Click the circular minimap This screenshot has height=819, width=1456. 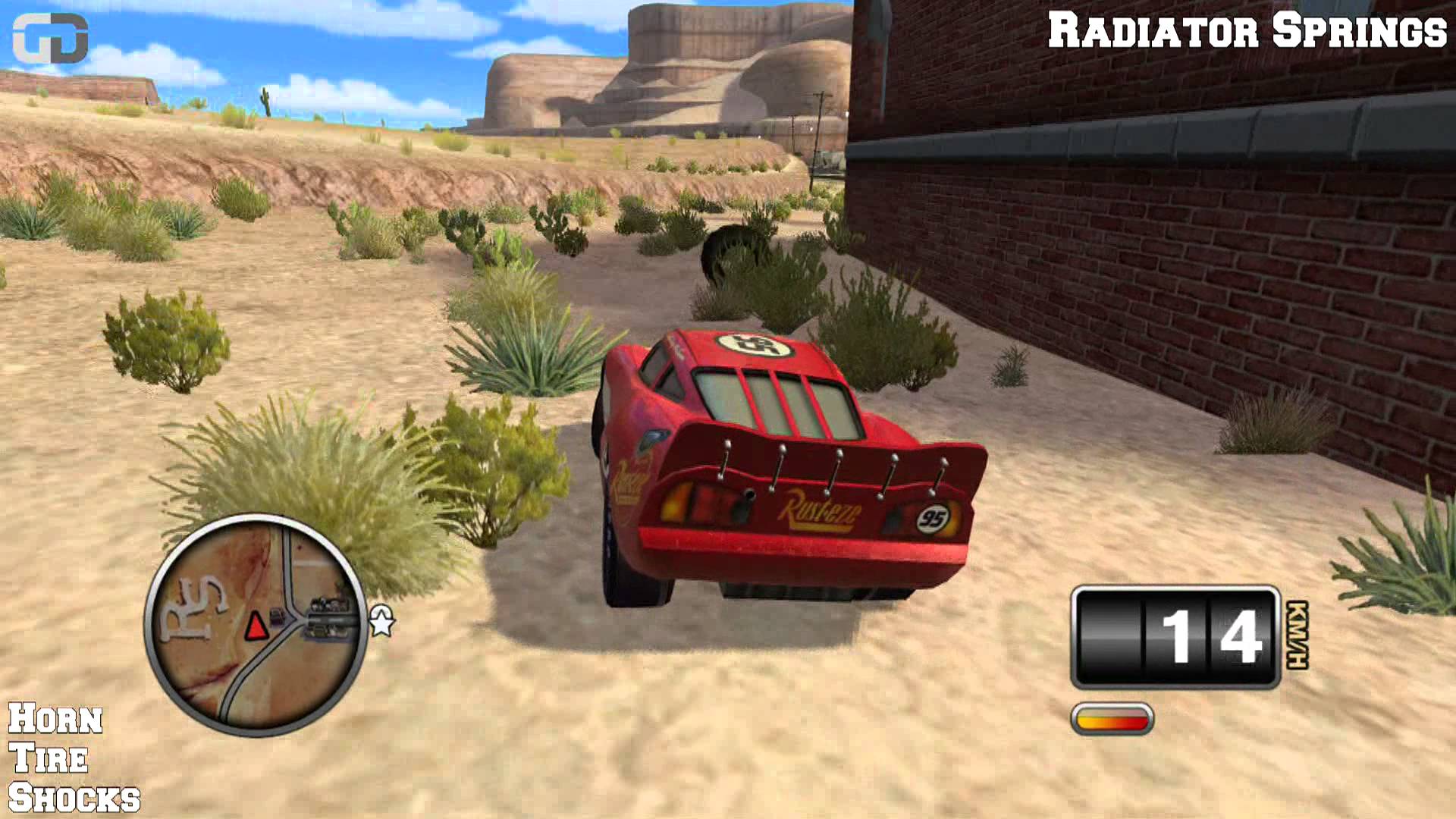click(x=256, y=626)
